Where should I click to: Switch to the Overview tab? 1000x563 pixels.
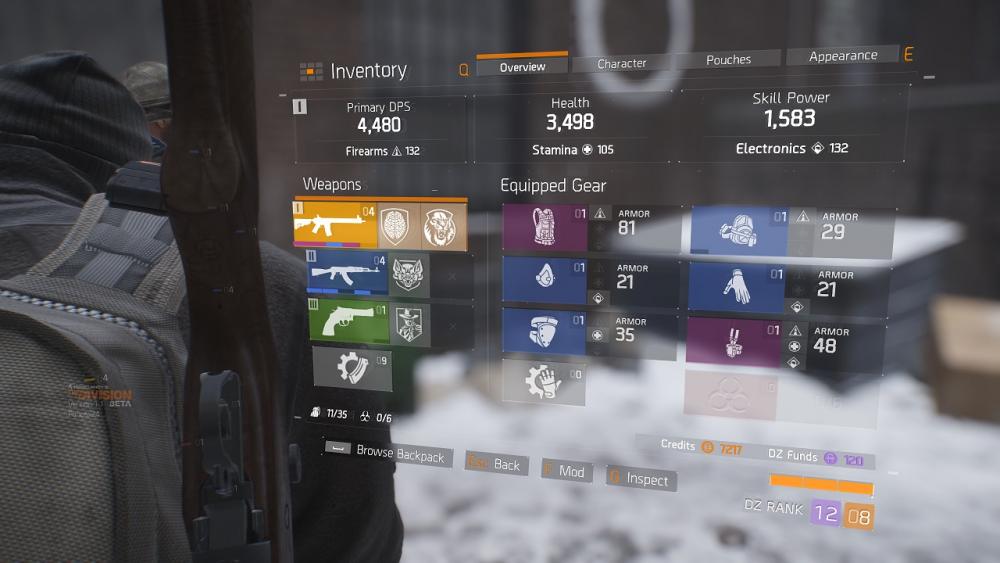click(522, 66)
